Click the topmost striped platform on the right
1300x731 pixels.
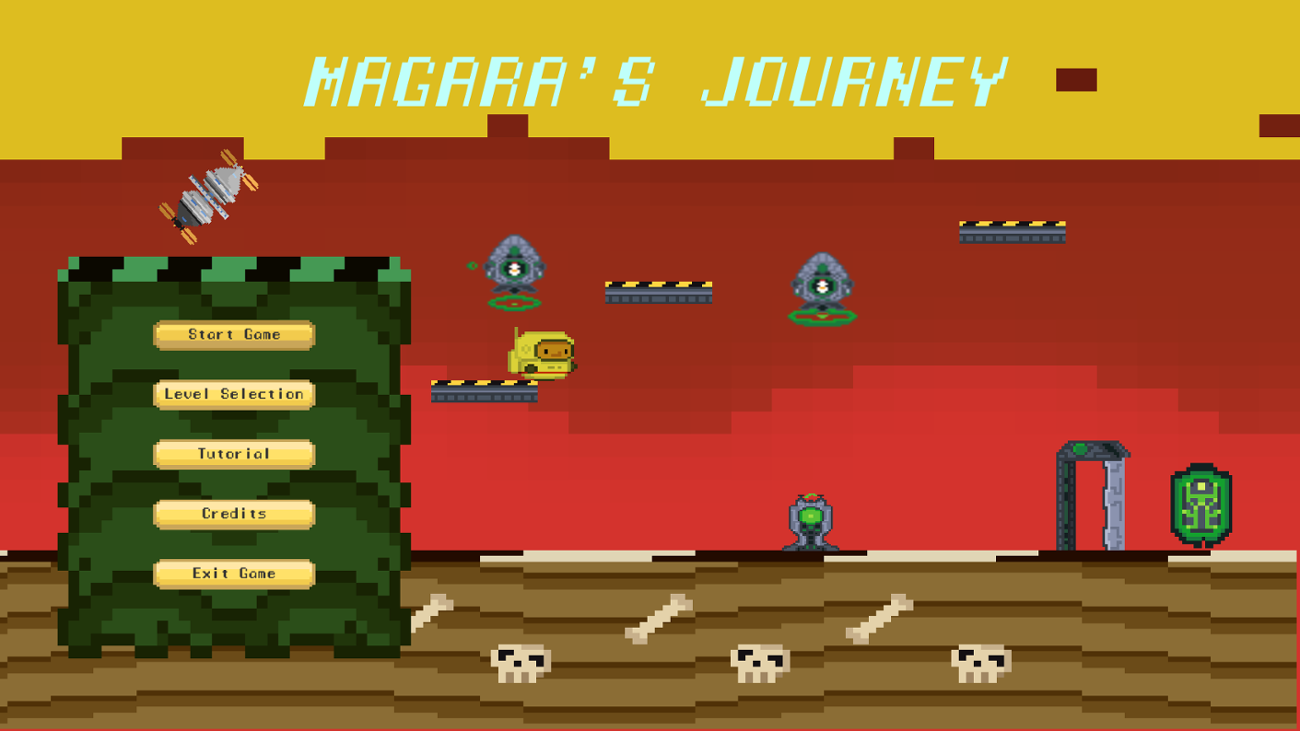[1012, 230]
